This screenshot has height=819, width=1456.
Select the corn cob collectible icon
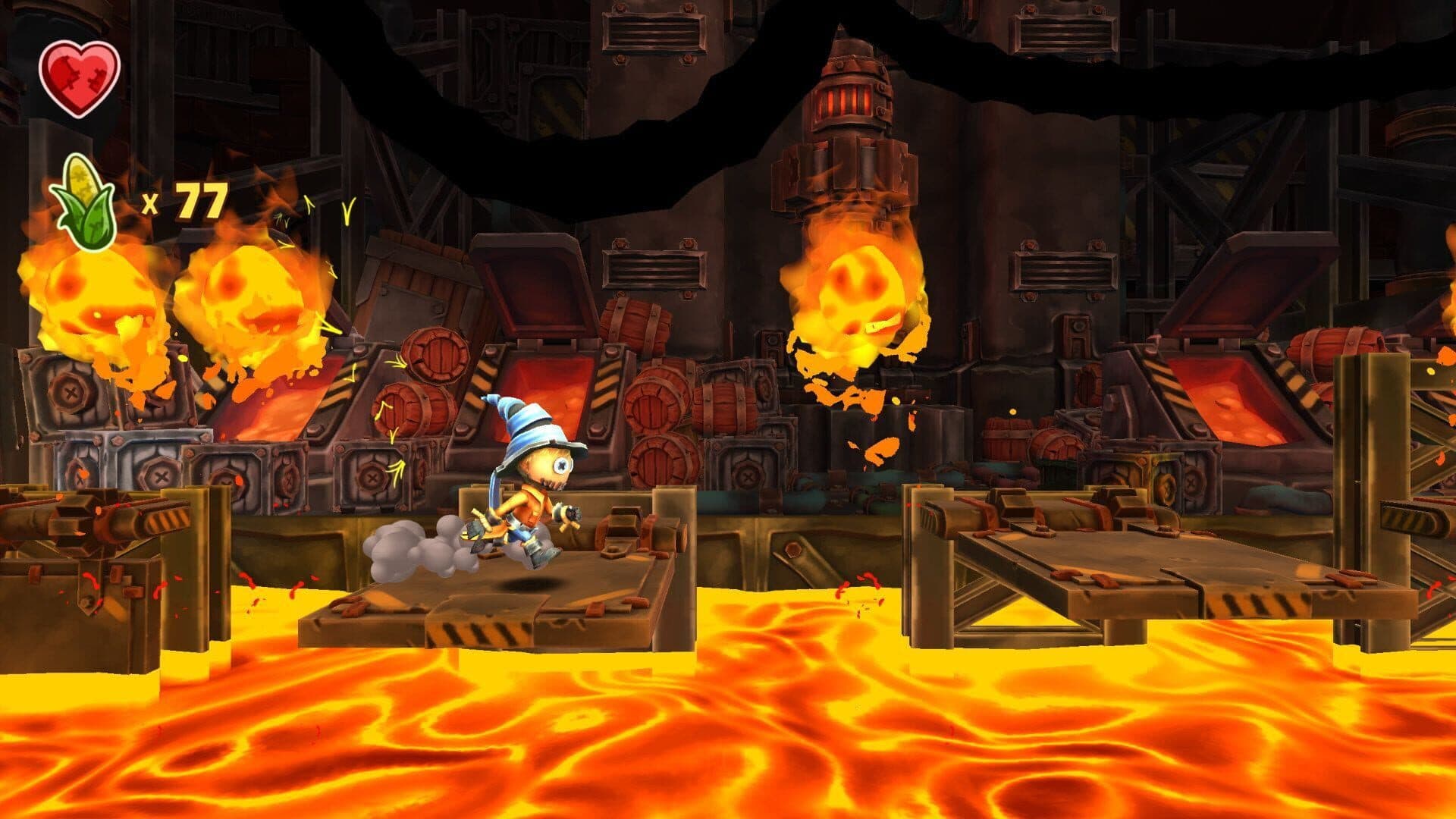pos(83,202)
